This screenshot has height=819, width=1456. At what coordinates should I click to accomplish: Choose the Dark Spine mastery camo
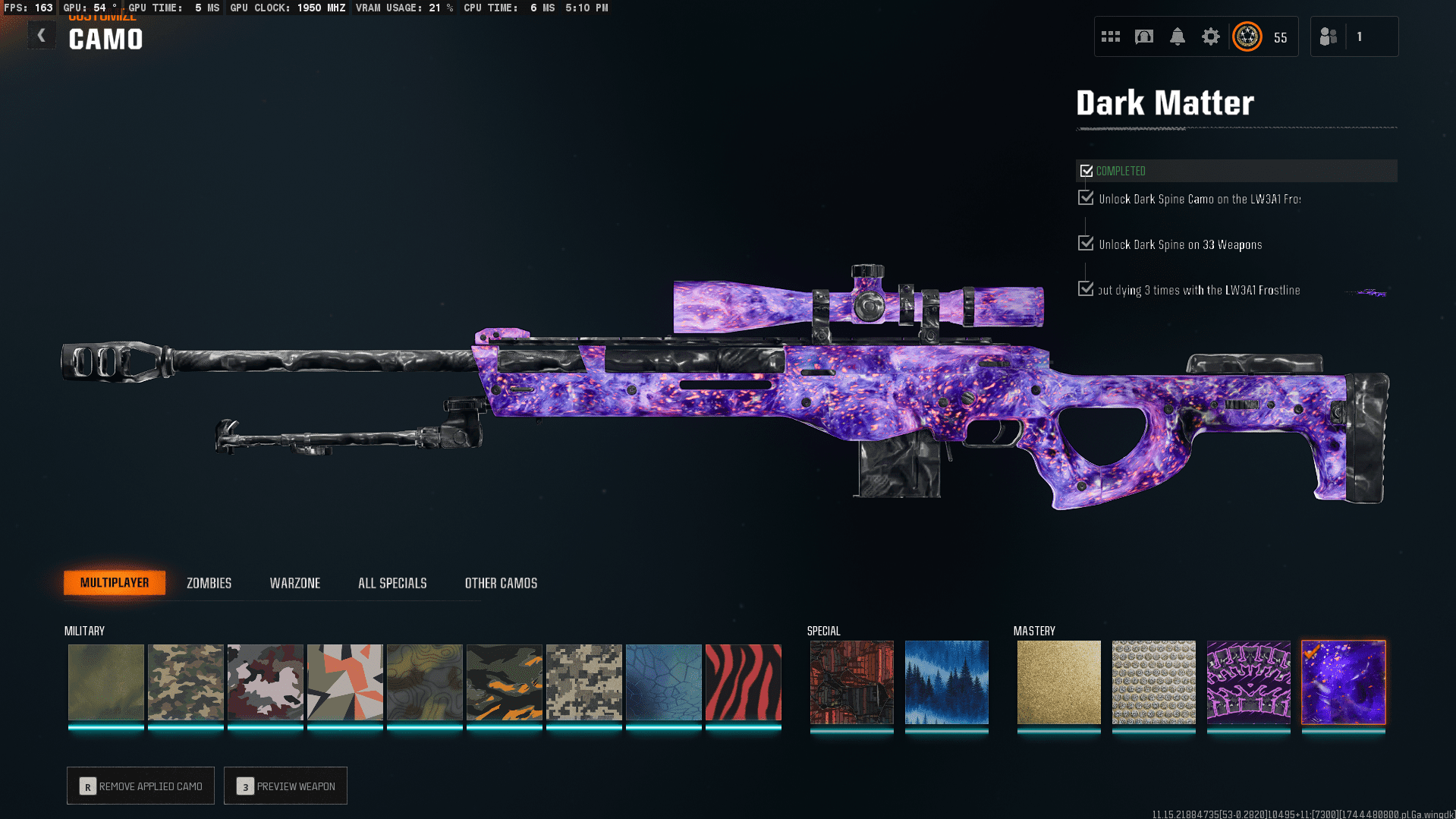click(x=1248, y=682)
